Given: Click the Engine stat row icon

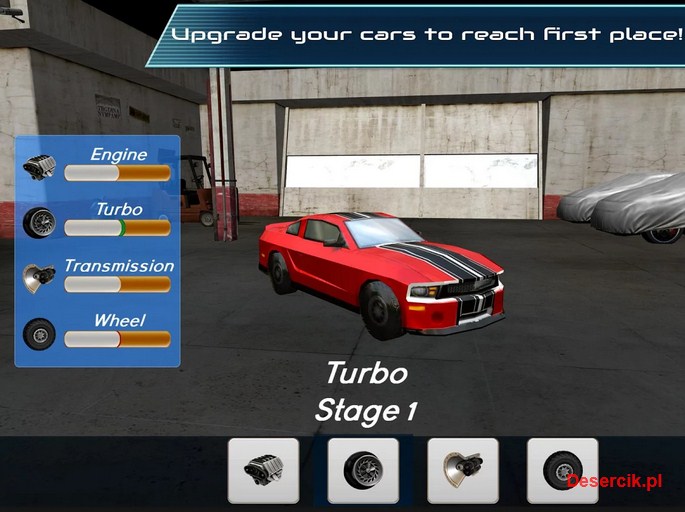Looking at the screenshot, I should 40,167.
